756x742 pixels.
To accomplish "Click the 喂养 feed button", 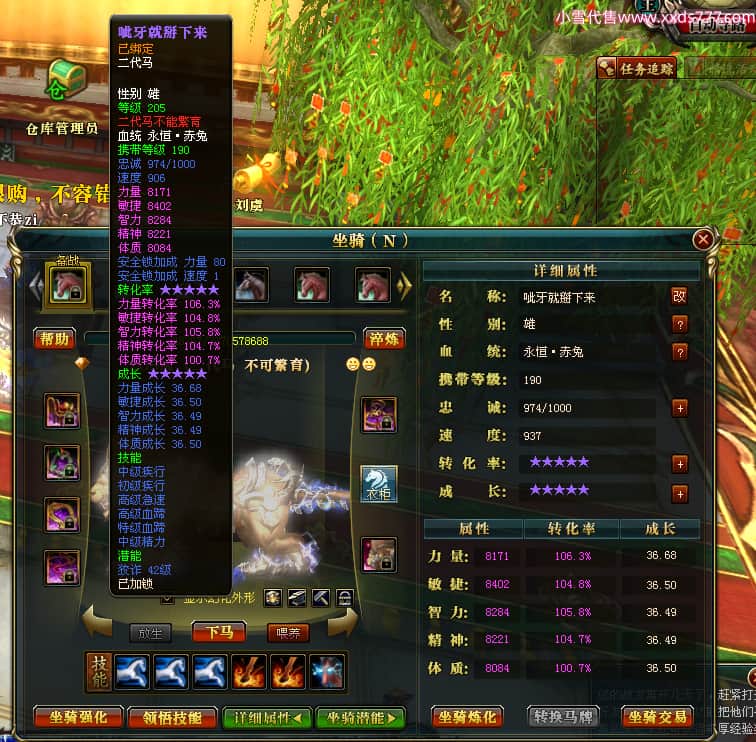I will coord(288,632).
